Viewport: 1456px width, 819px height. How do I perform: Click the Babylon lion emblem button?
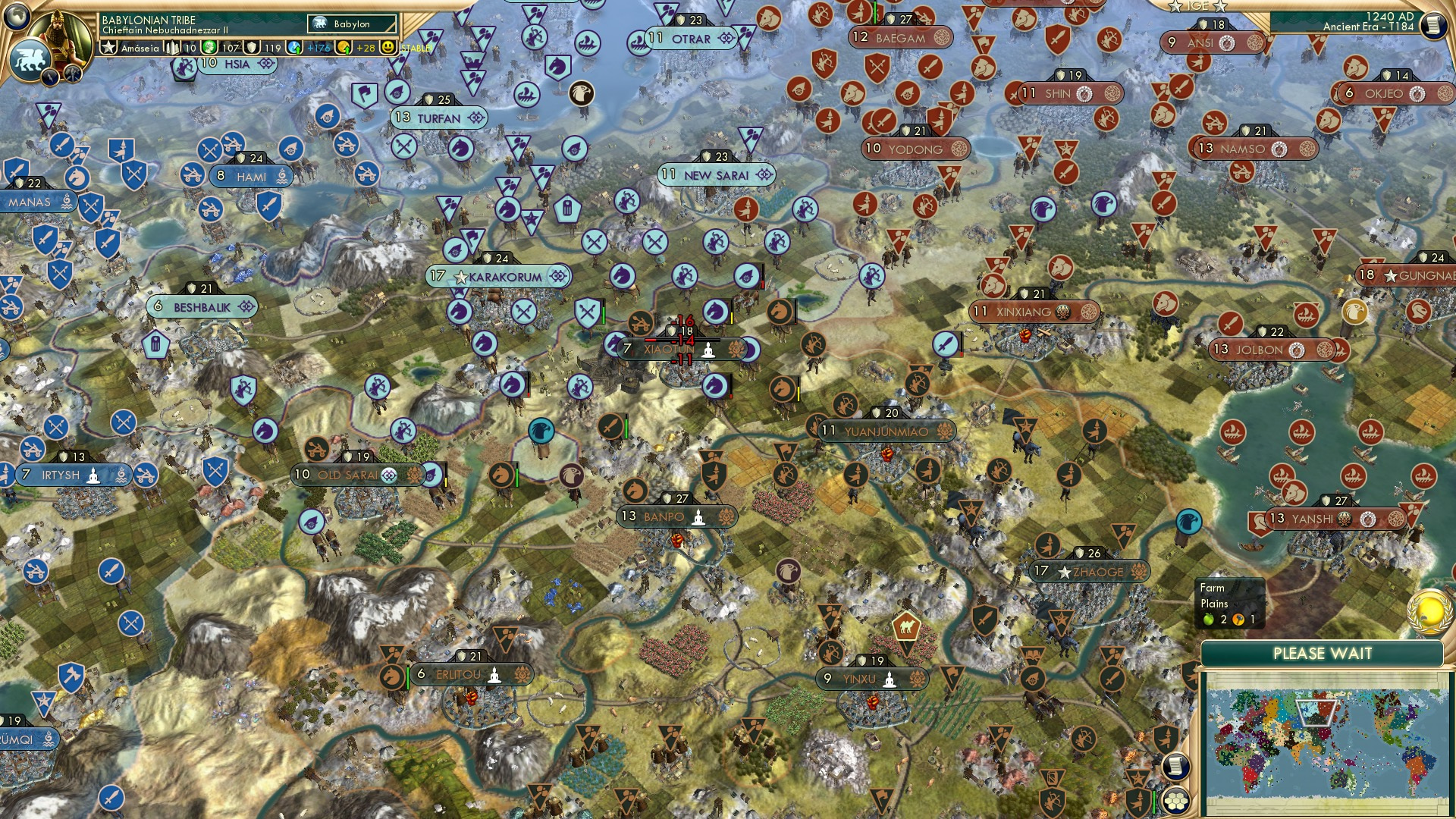(30, 58)
